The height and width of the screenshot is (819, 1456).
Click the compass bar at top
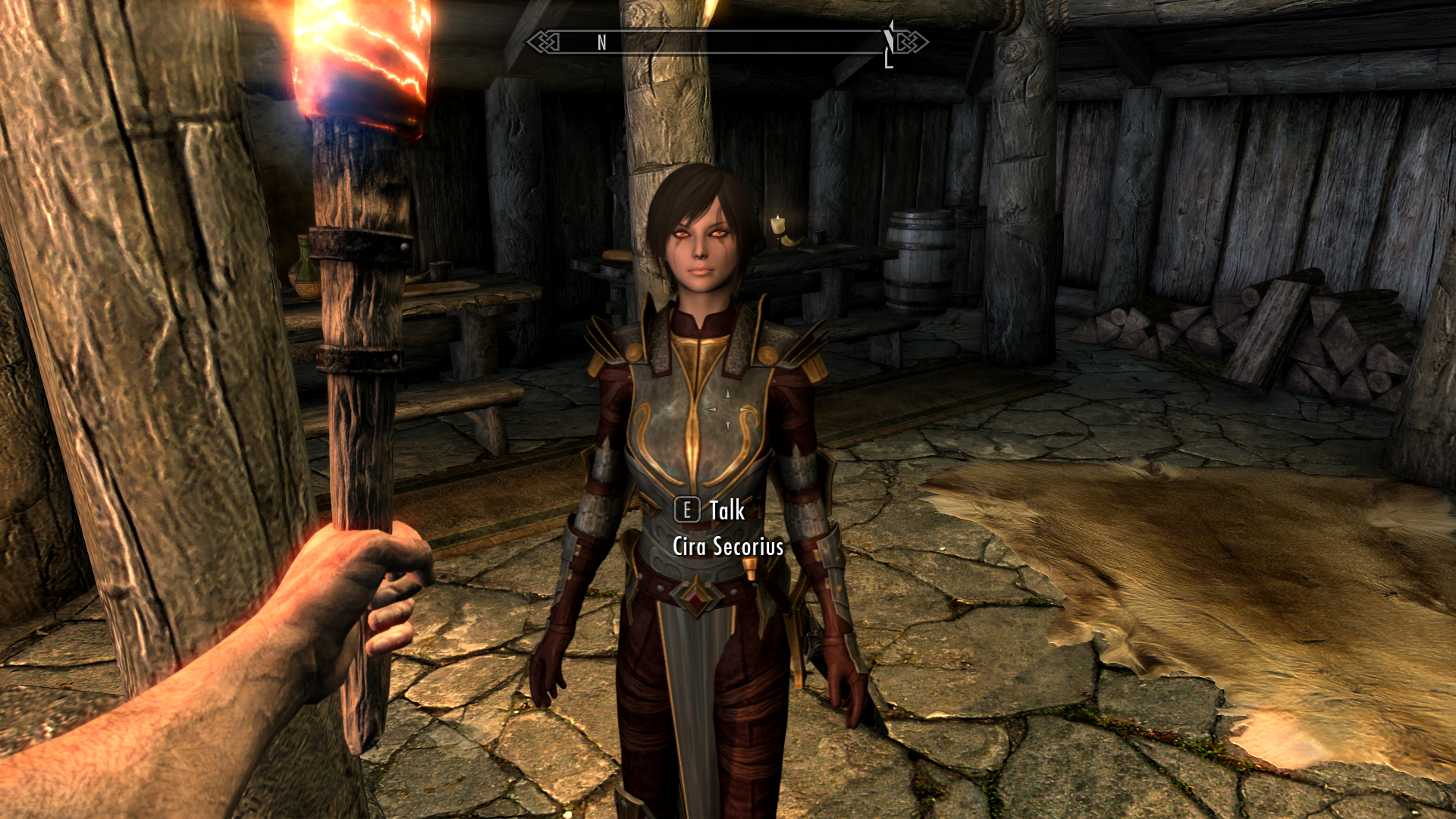pyautogui.click(x=726, y=42)
